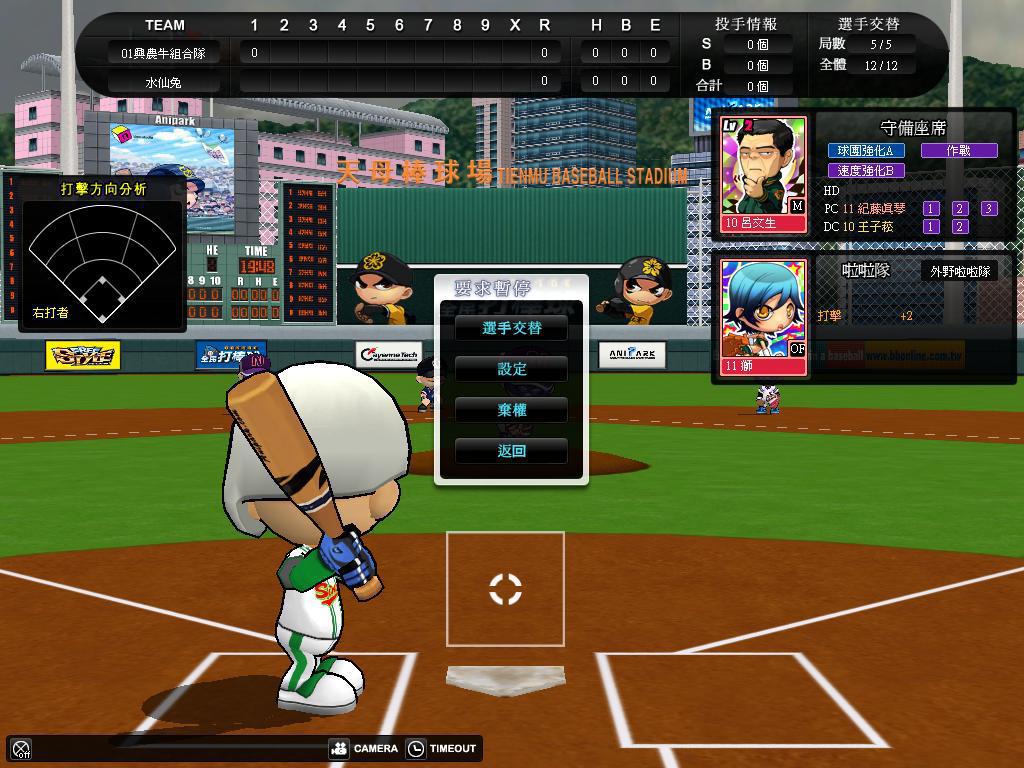The image size is (1024, 768).
Task: Click the CAMERA button
Action: point(365,748)
